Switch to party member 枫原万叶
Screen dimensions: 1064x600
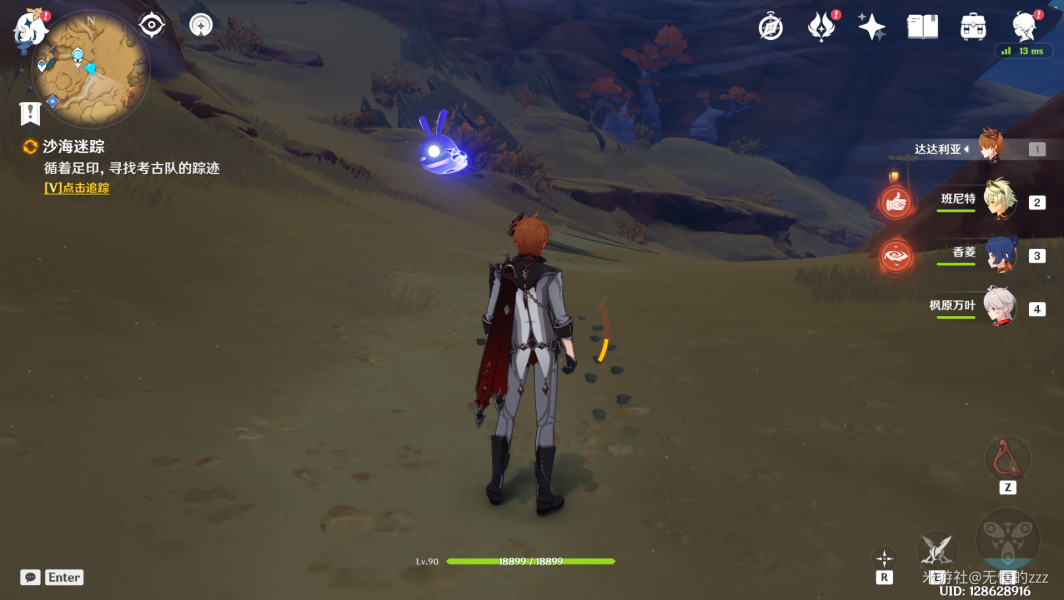tap(998, 307)
